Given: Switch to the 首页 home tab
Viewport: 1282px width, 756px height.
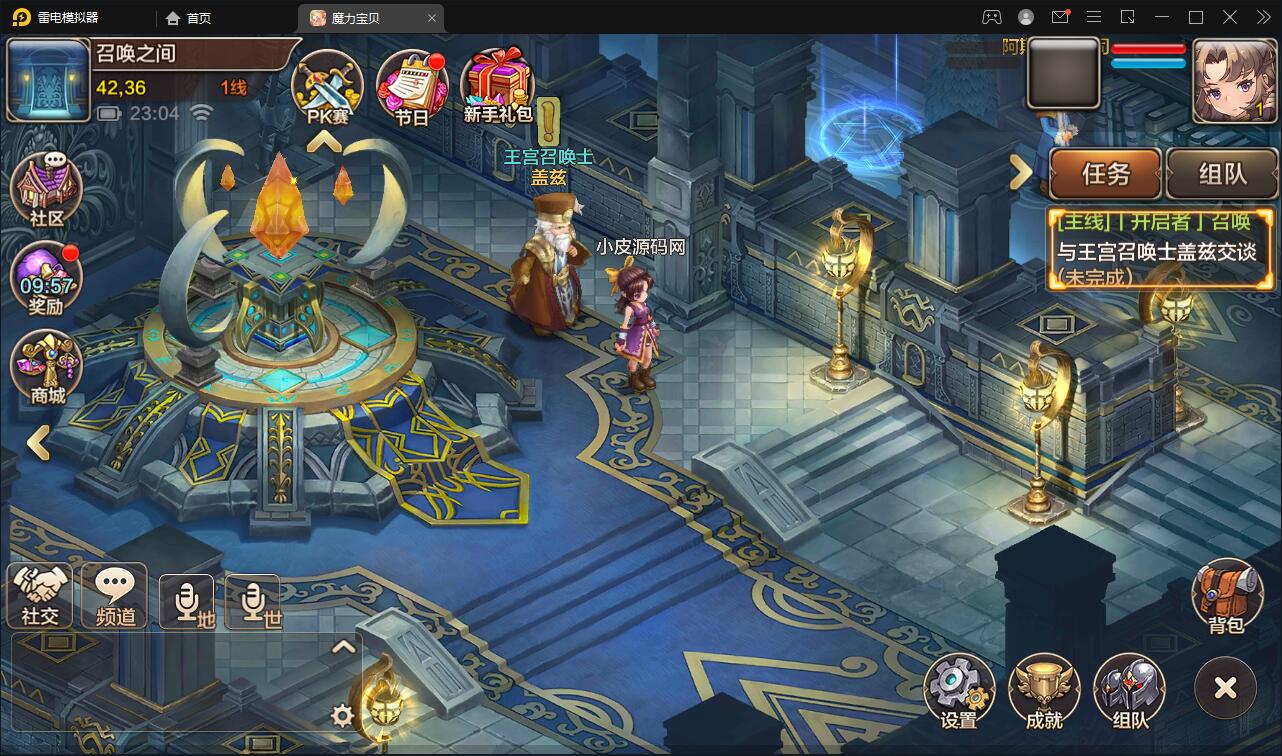Looking at the screenshot, I should click(187, 17).
